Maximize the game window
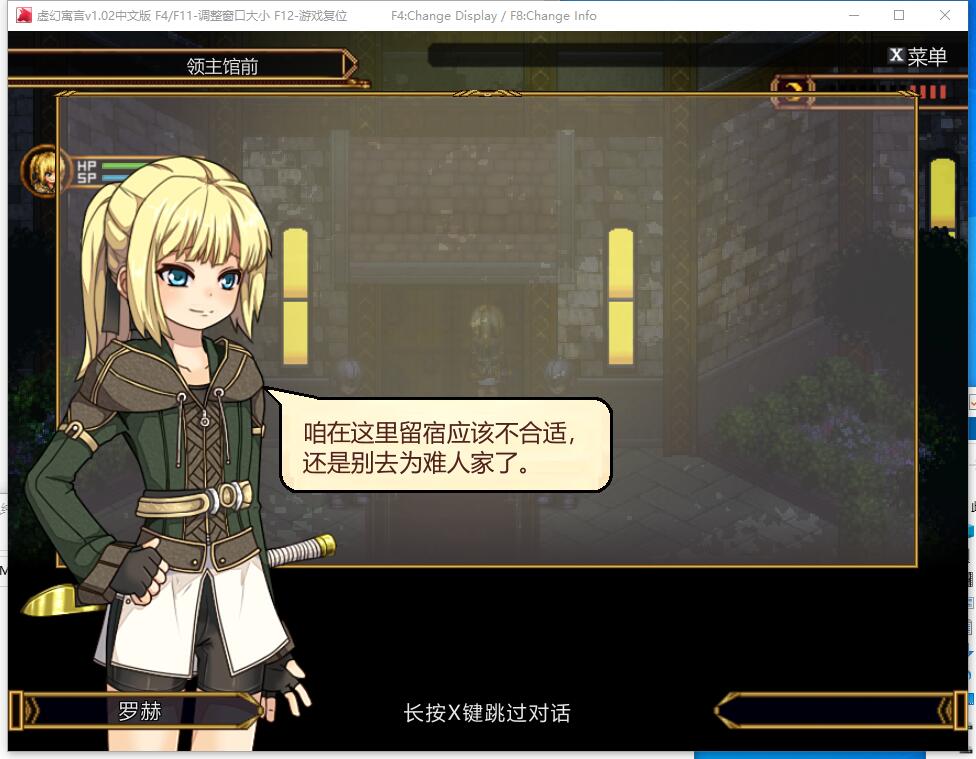This screenshot has height=759, width=976. pyautogui.click(x=899, y=15)
